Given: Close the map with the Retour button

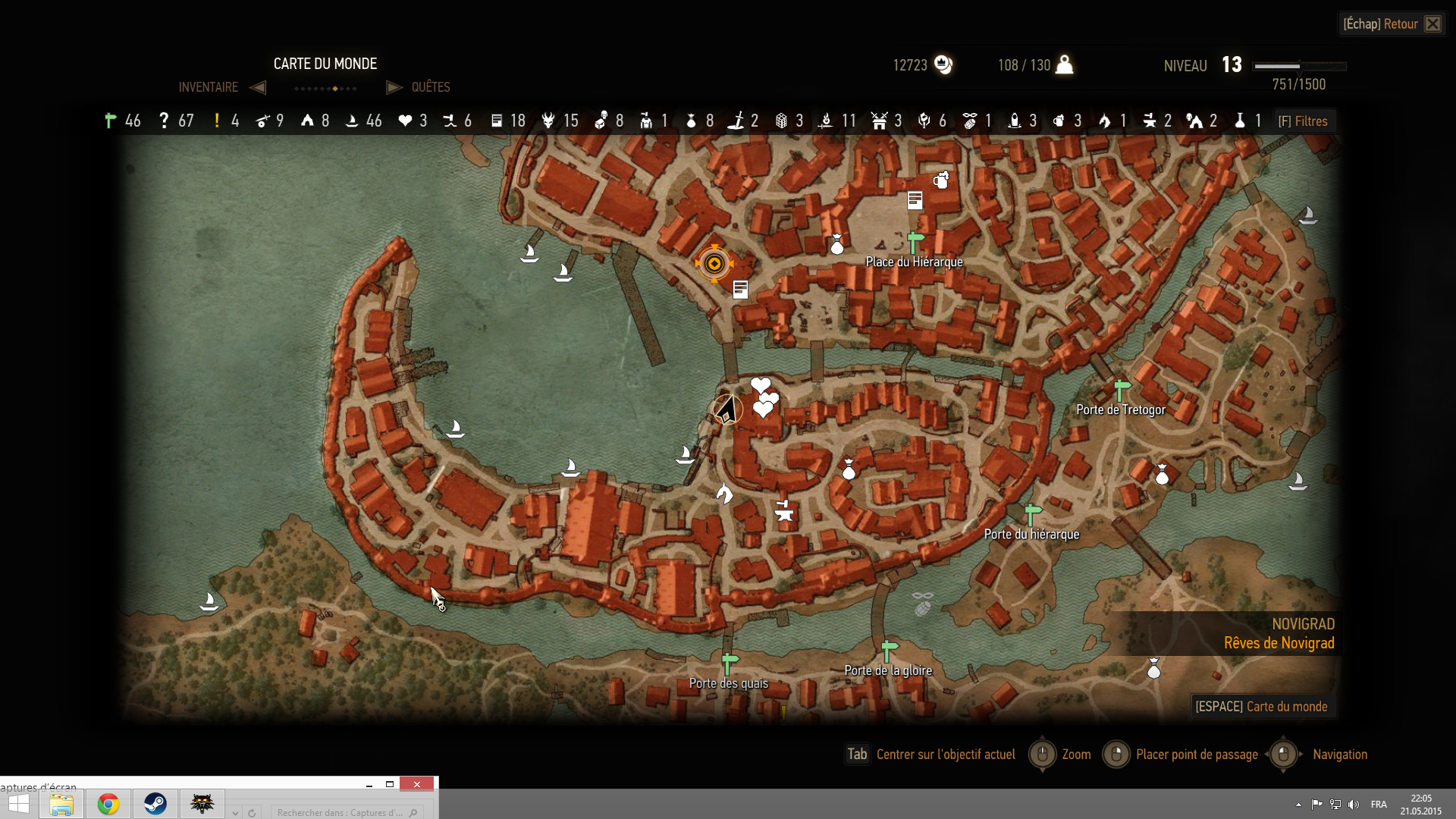Looking at the screenshot, I should (x=1392, y=24).
